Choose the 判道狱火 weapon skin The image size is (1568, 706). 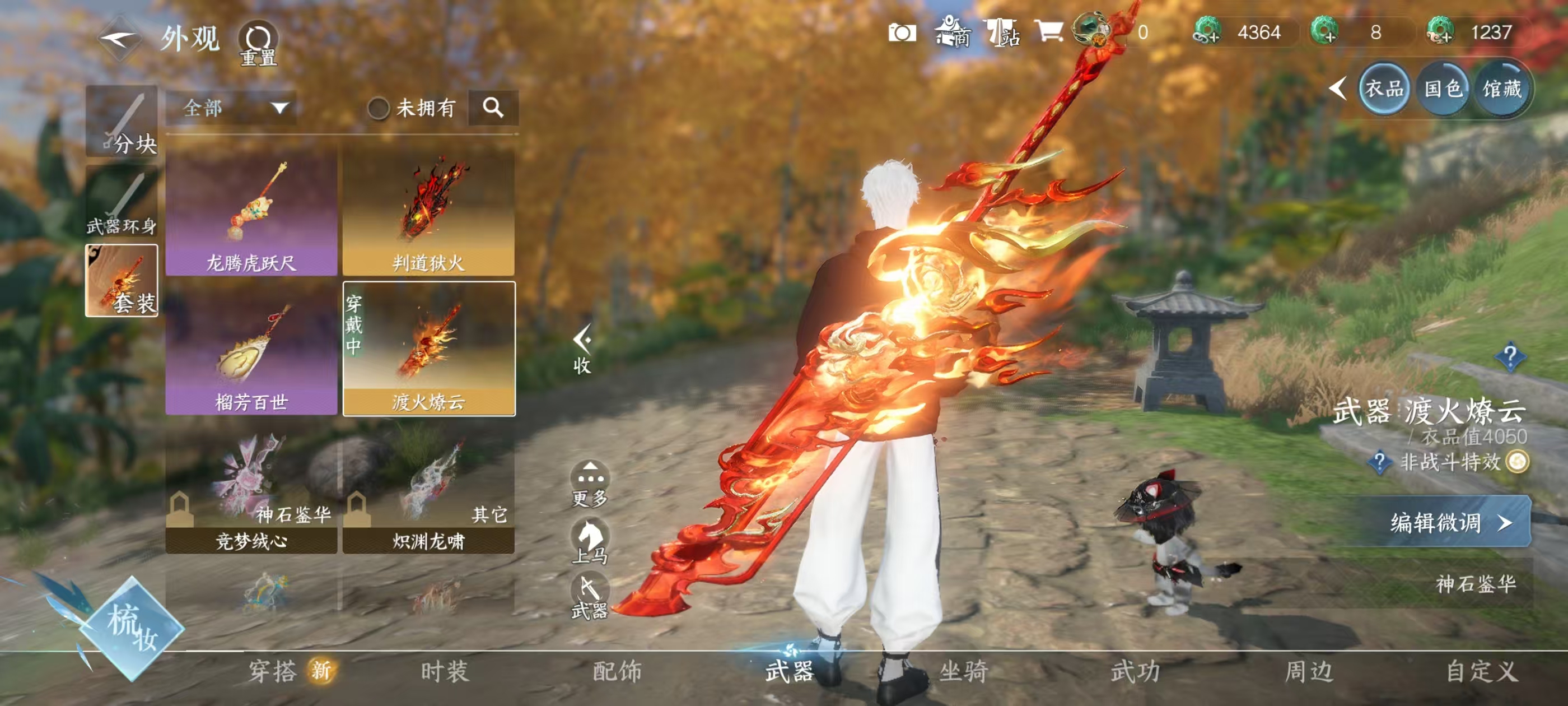tap(428, 213)
